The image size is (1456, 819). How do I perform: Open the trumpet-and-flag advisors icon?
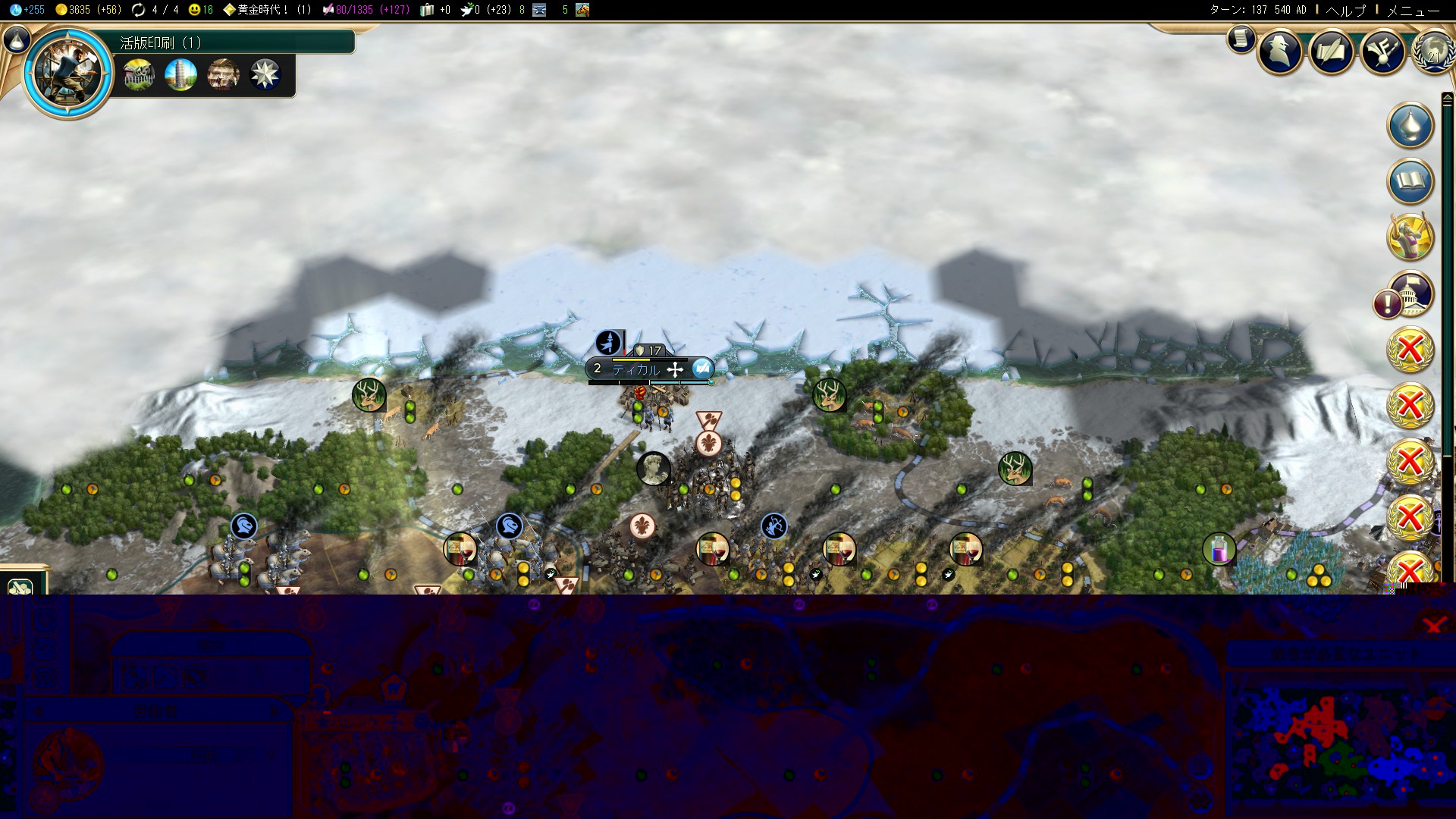1382,52
